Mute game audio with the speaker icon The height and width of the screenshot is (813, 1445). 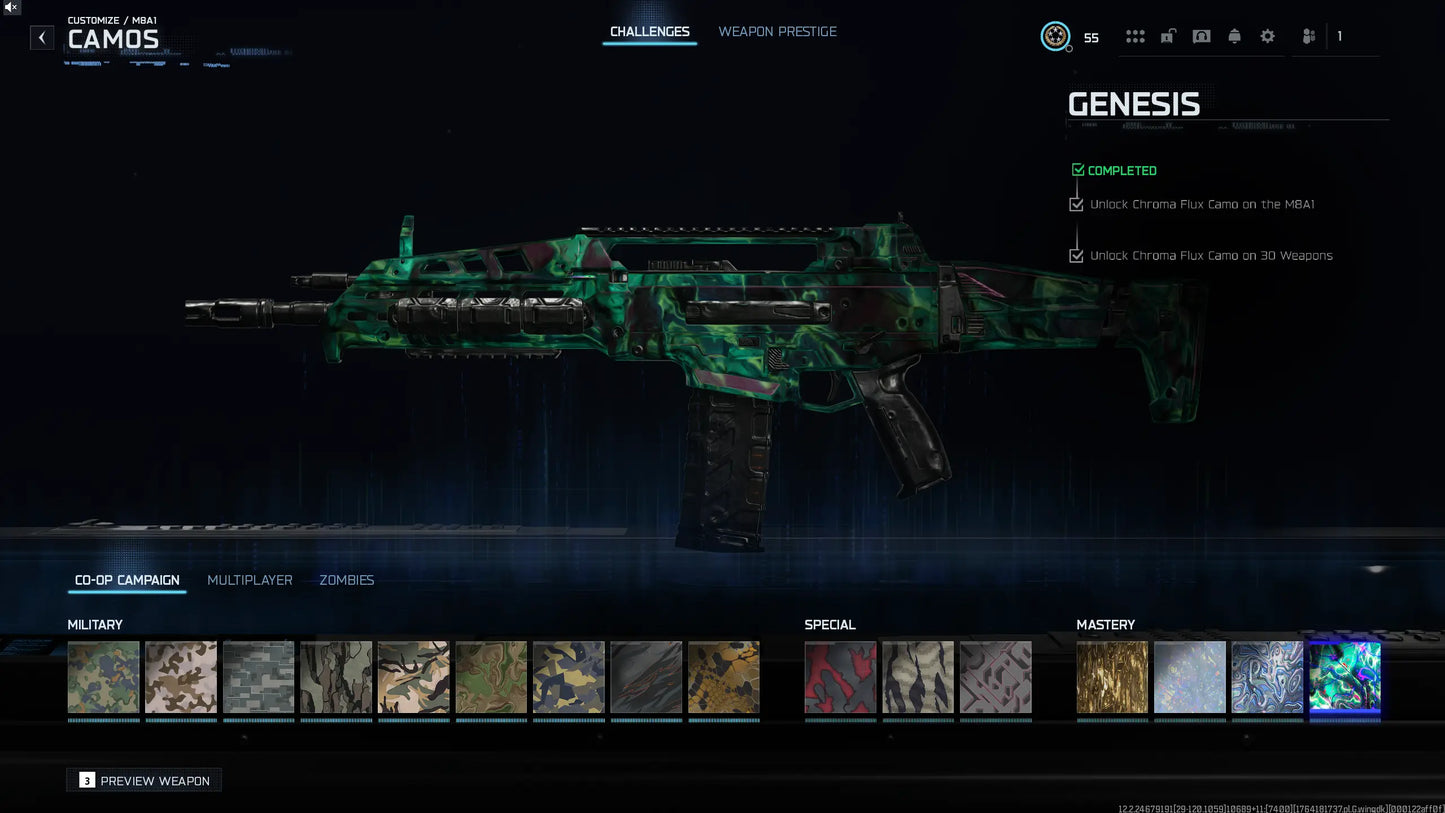point(10,8)
